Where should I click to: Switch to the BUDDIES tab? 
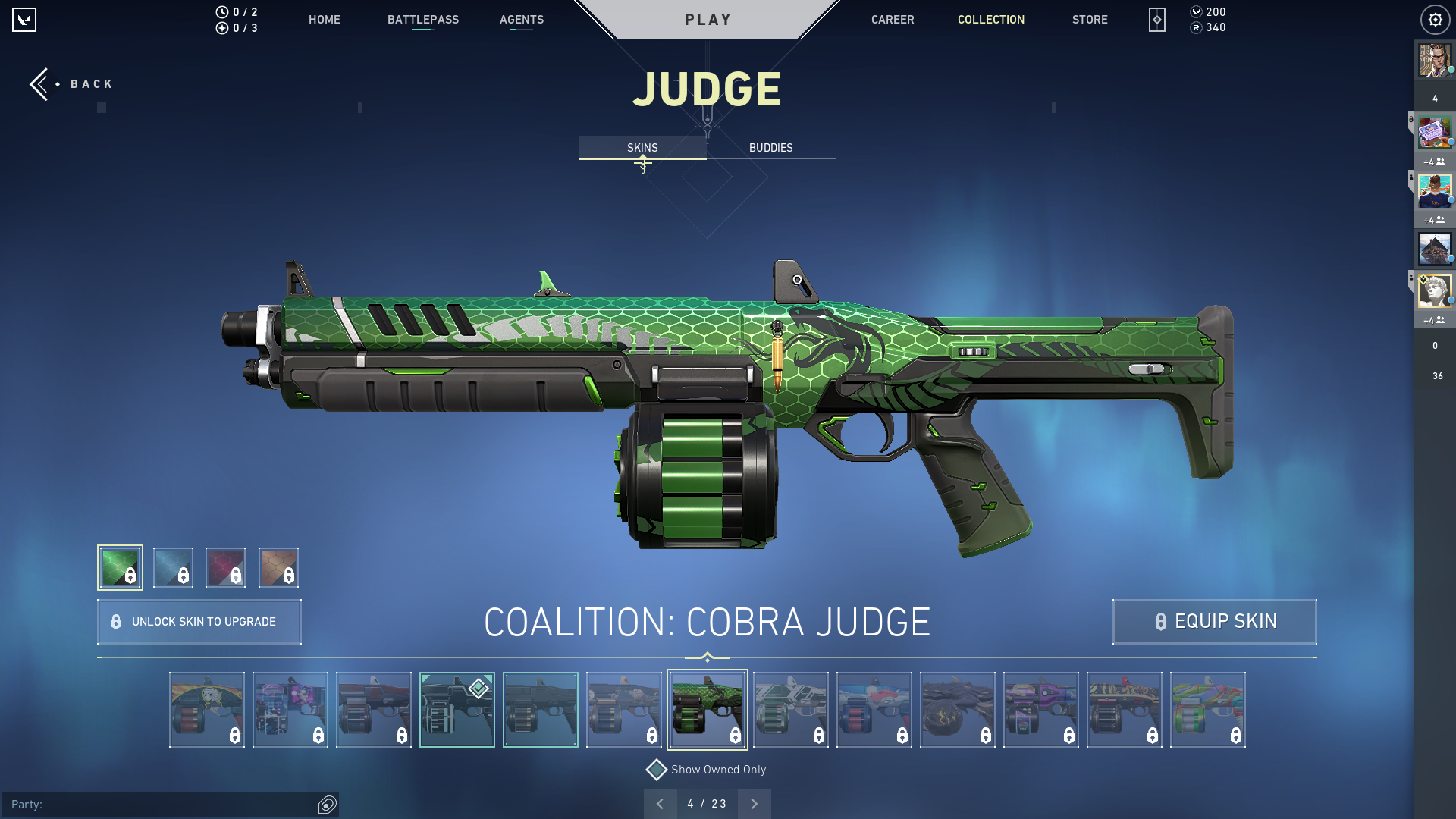click(770, 147)
